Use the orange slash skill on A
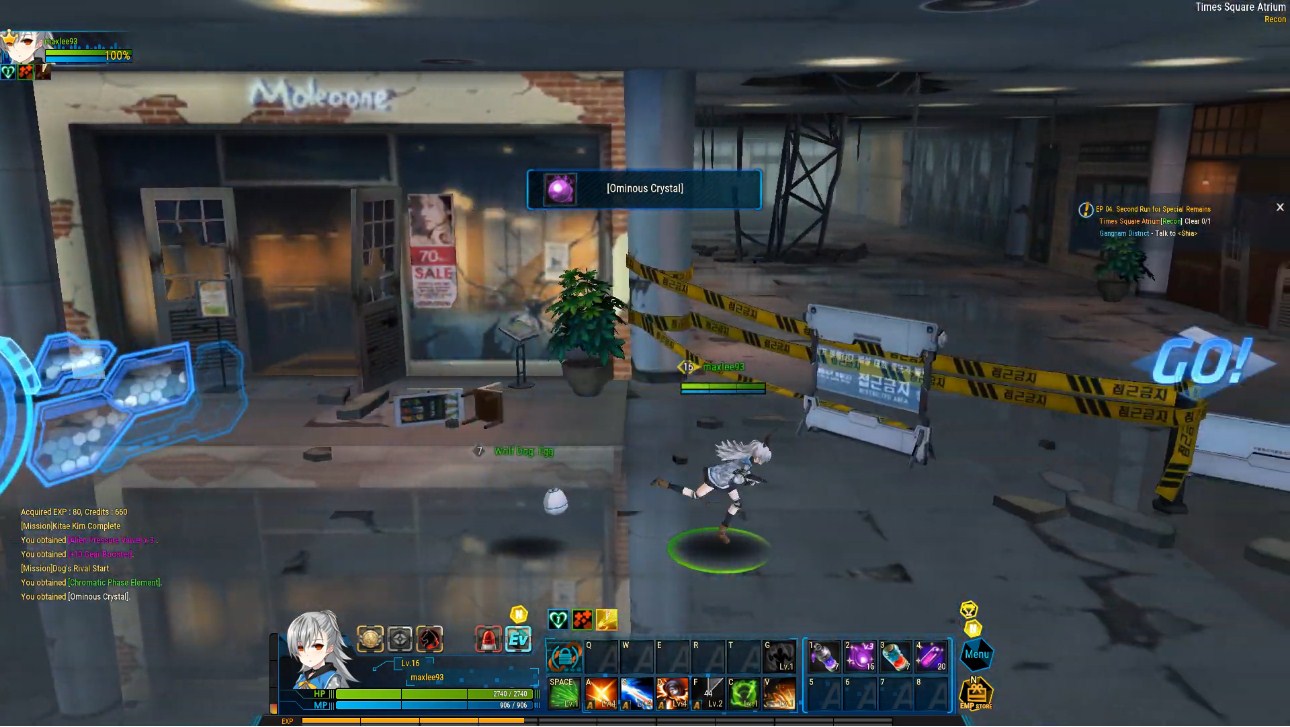The image size is (1290, 727). [x=601, y=693]
